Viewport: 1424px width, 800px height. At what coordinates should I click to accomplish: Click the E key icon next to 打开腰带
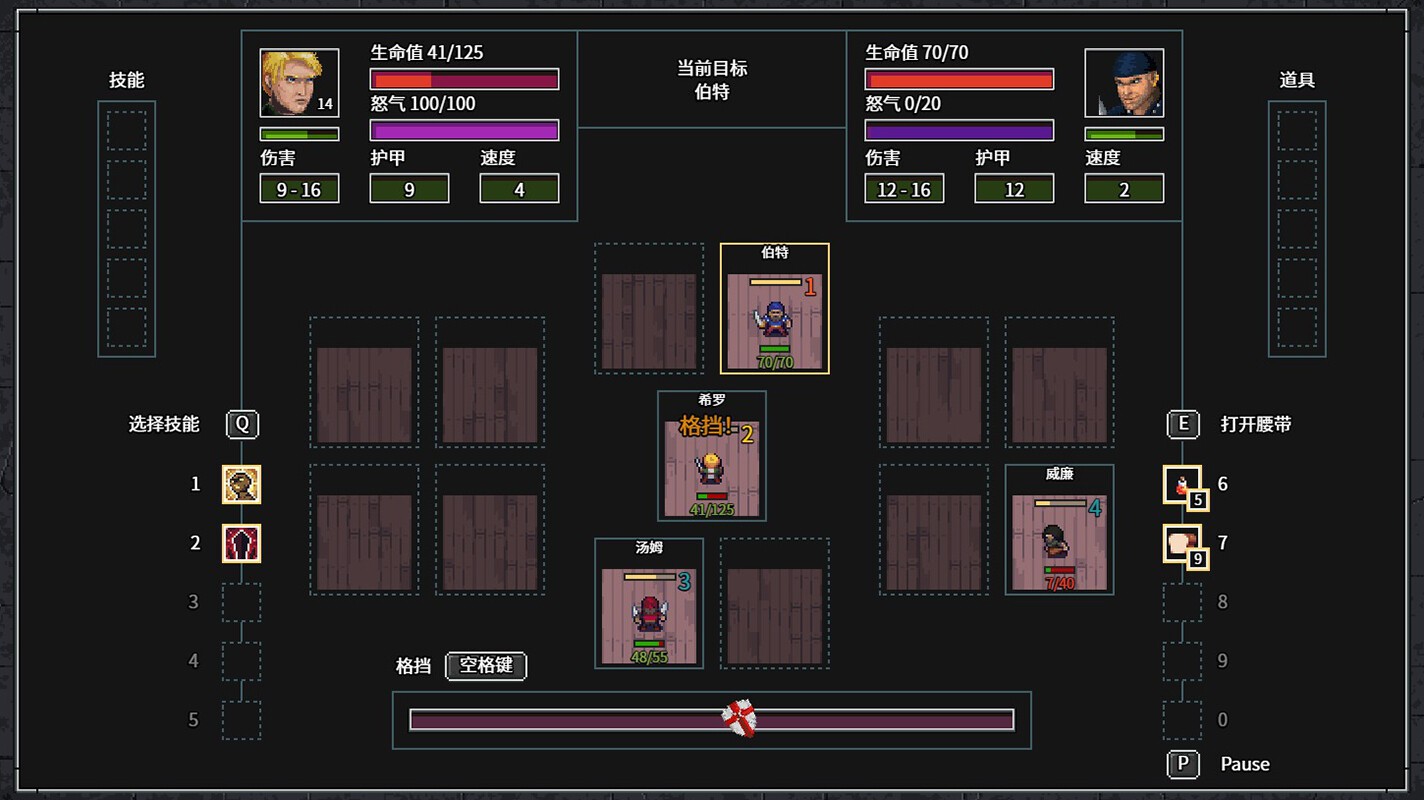click(1183, 424)
